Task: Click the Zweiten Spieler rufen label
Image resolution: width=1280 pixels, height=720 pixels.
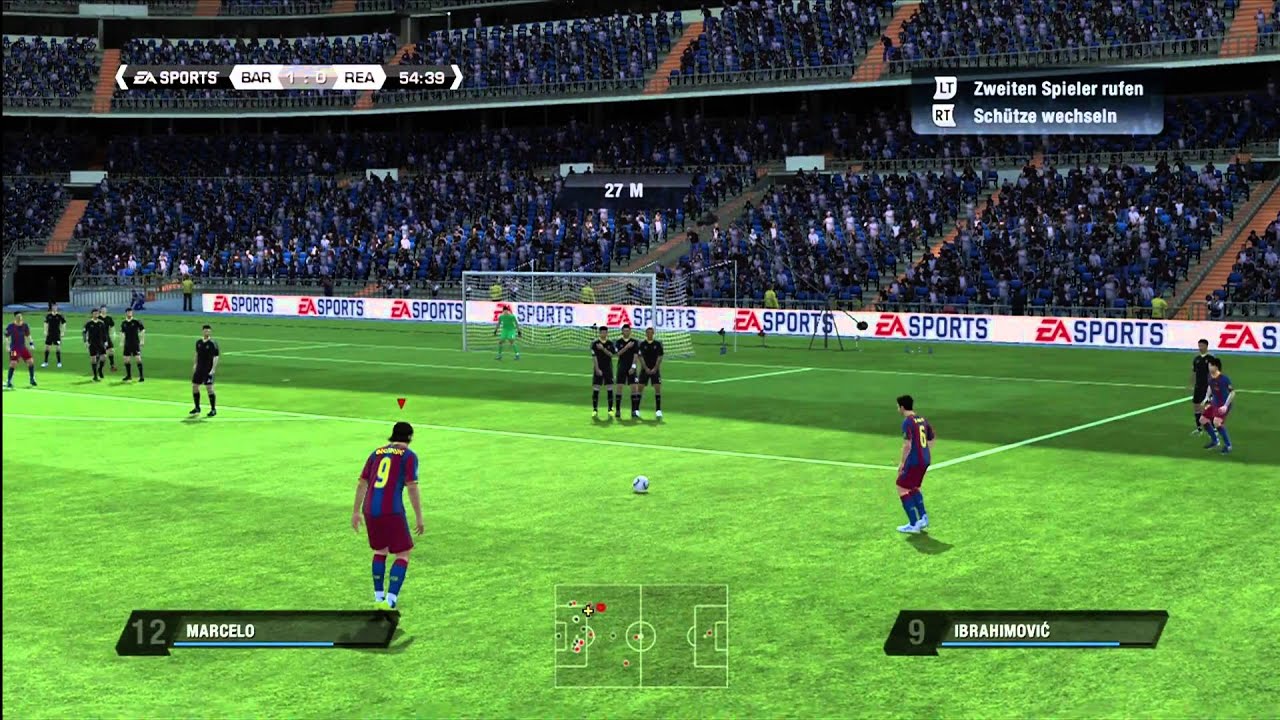Action: [x=1058, y=91]
